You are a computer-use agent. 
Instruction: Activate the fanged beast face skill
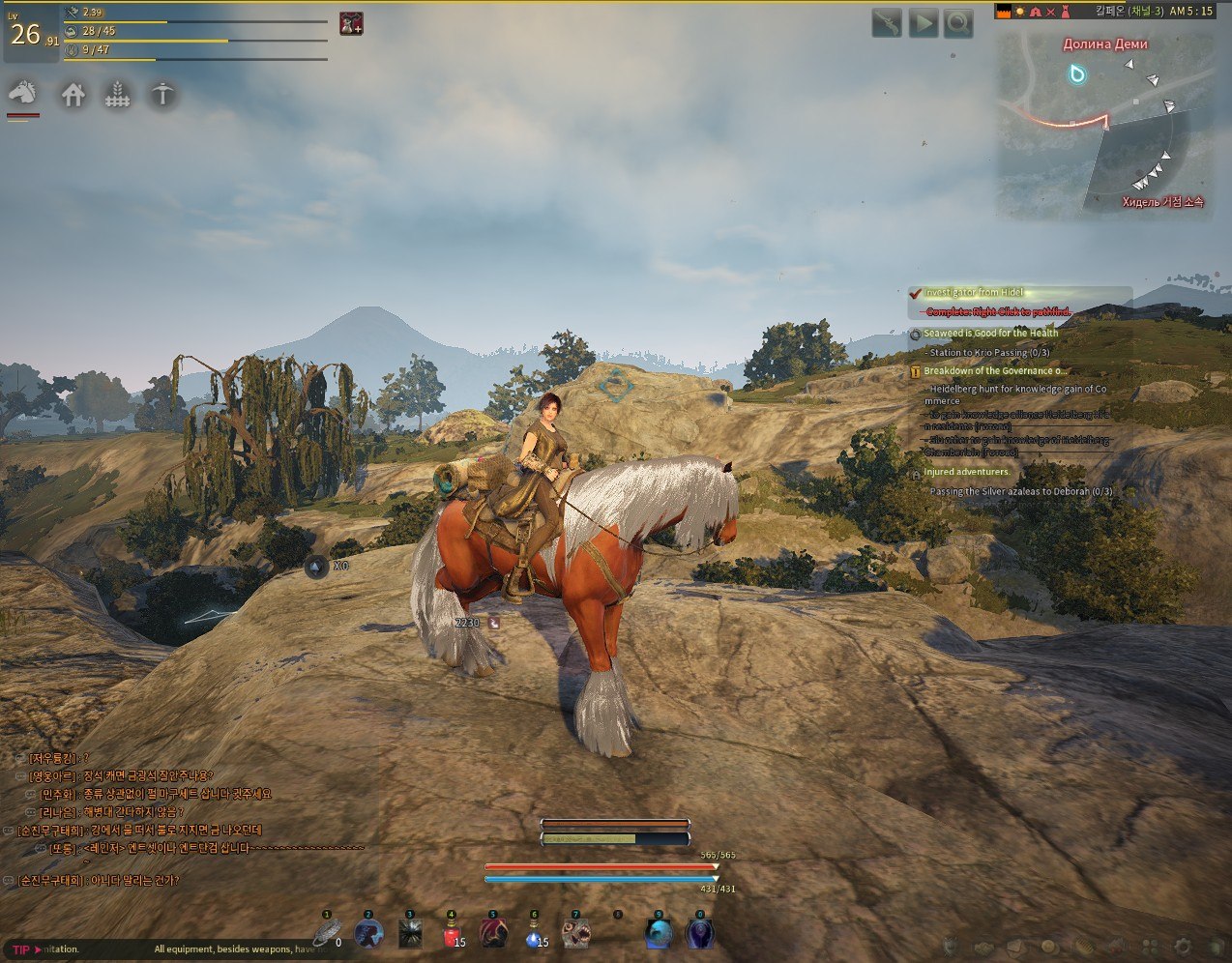pos(576,934)
